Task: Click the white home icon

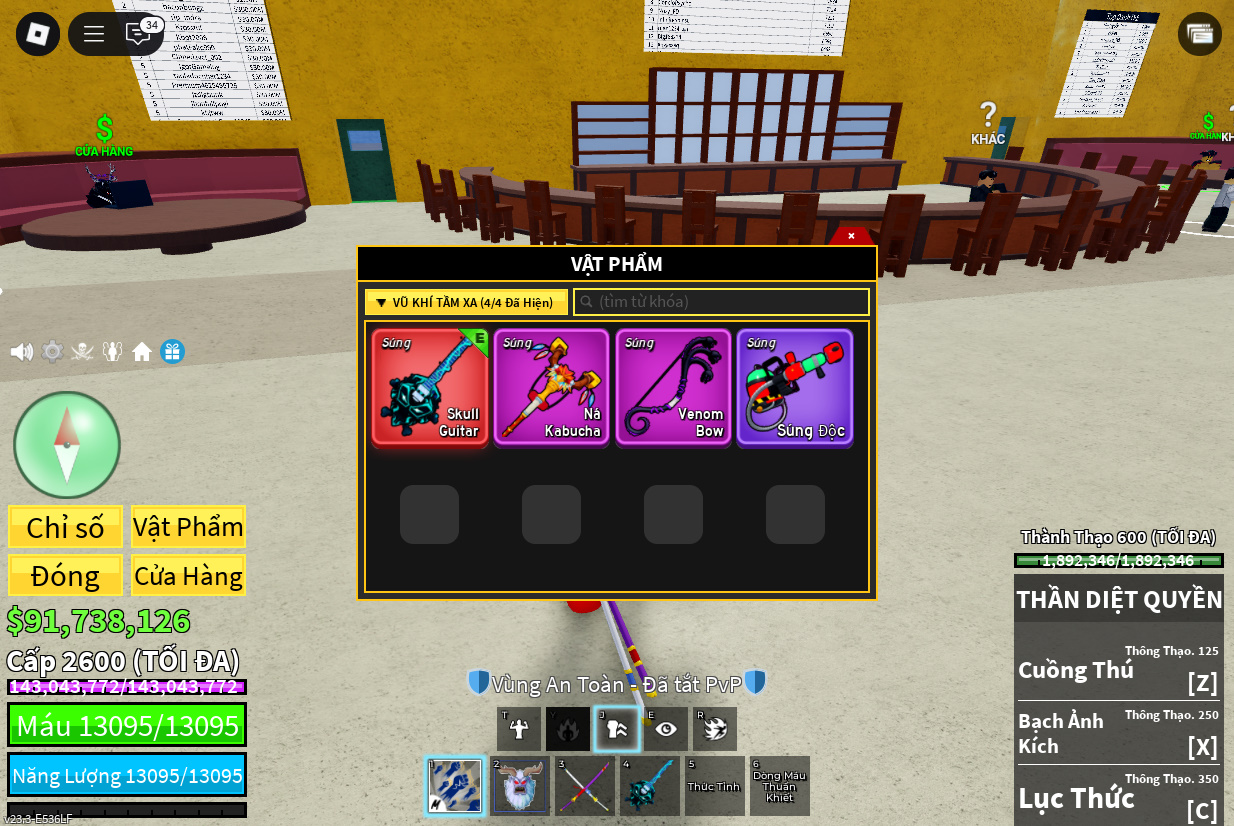Action: click(x=142, y=352)
